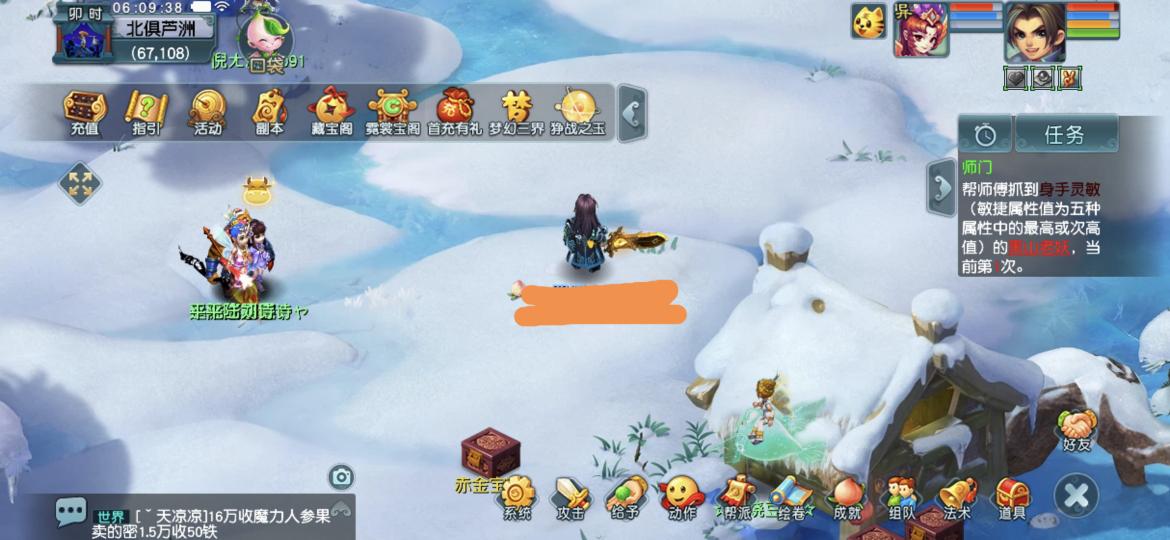
Task: Open the 道具 items chest
Action: click(x=1013, y=496)
